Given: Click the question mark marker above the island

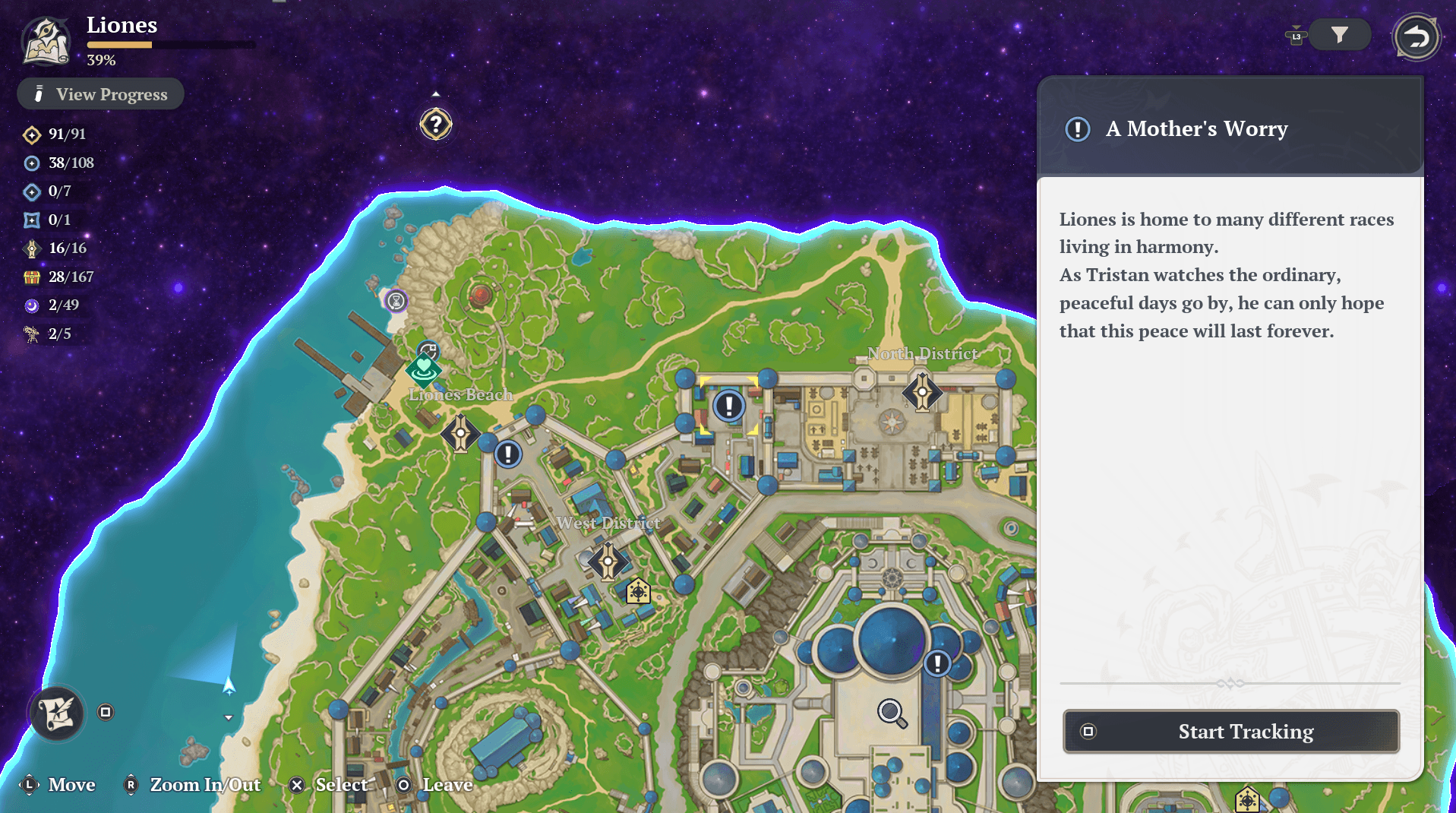Looking at the screenshot, I should 436,124.
